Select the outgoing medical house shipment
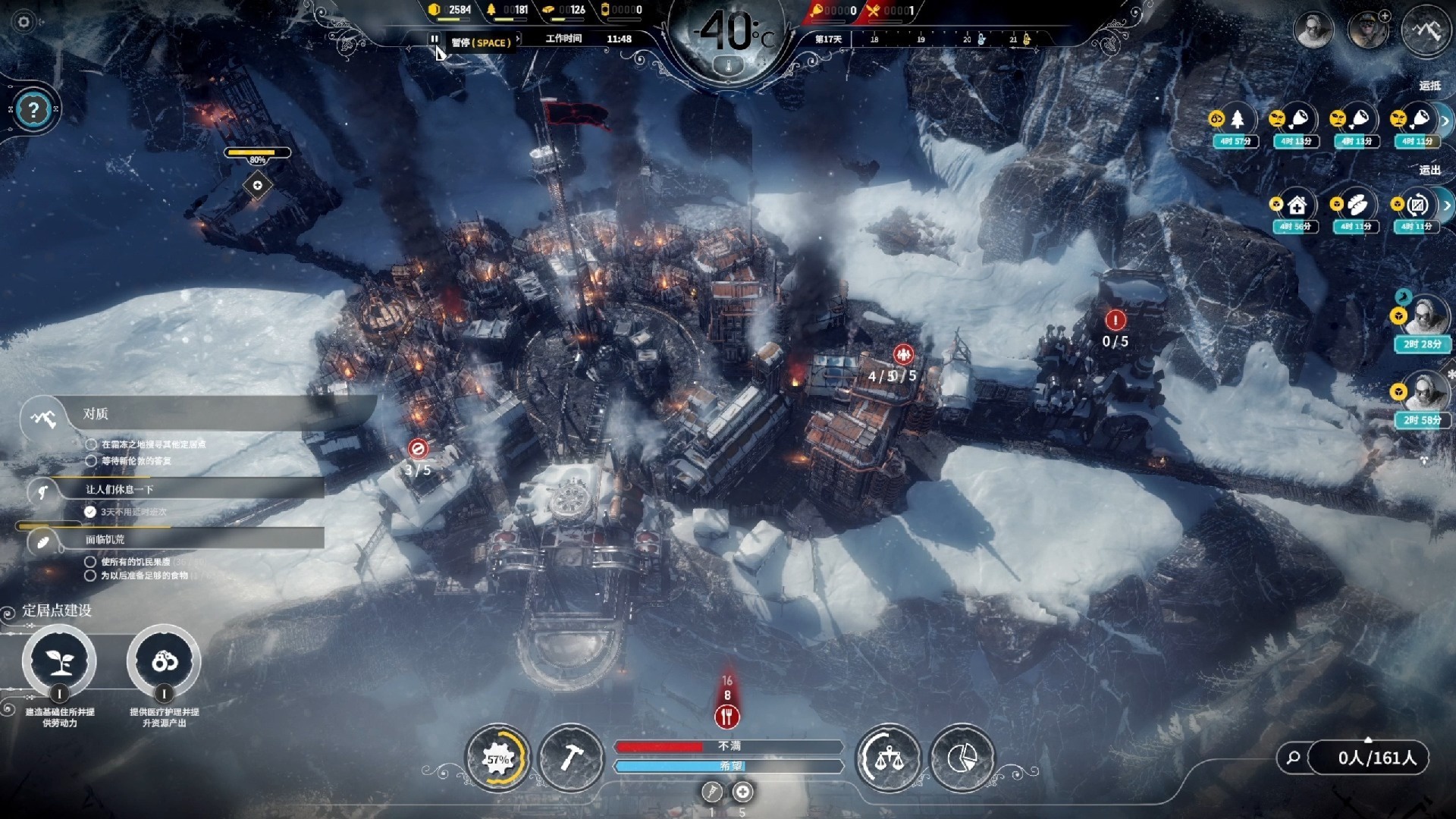Screen dimensions: 1456x819 tap(1295, 206)
